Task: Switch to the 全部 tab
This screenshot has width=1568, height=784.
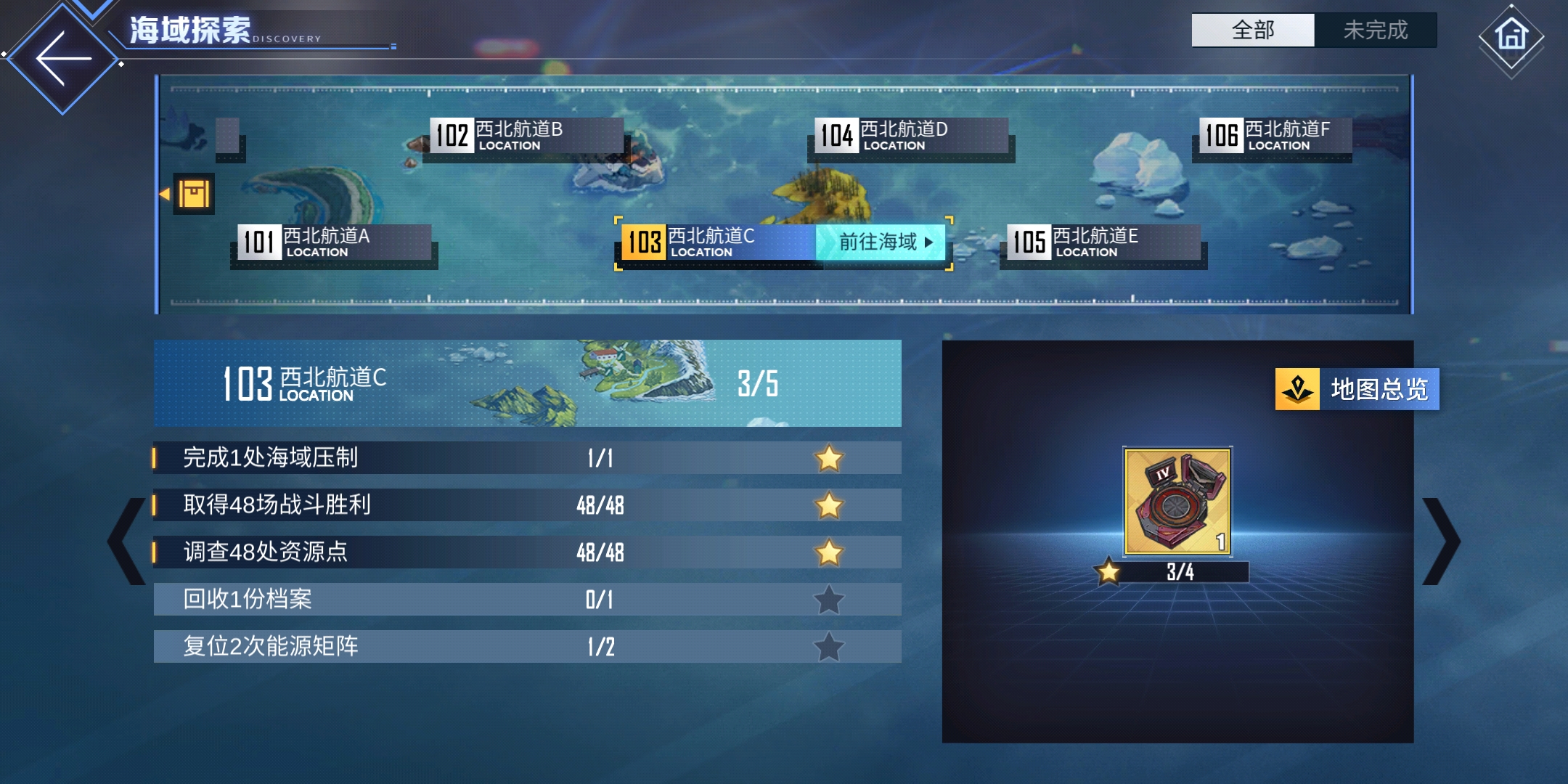Action: point(1253,30)
